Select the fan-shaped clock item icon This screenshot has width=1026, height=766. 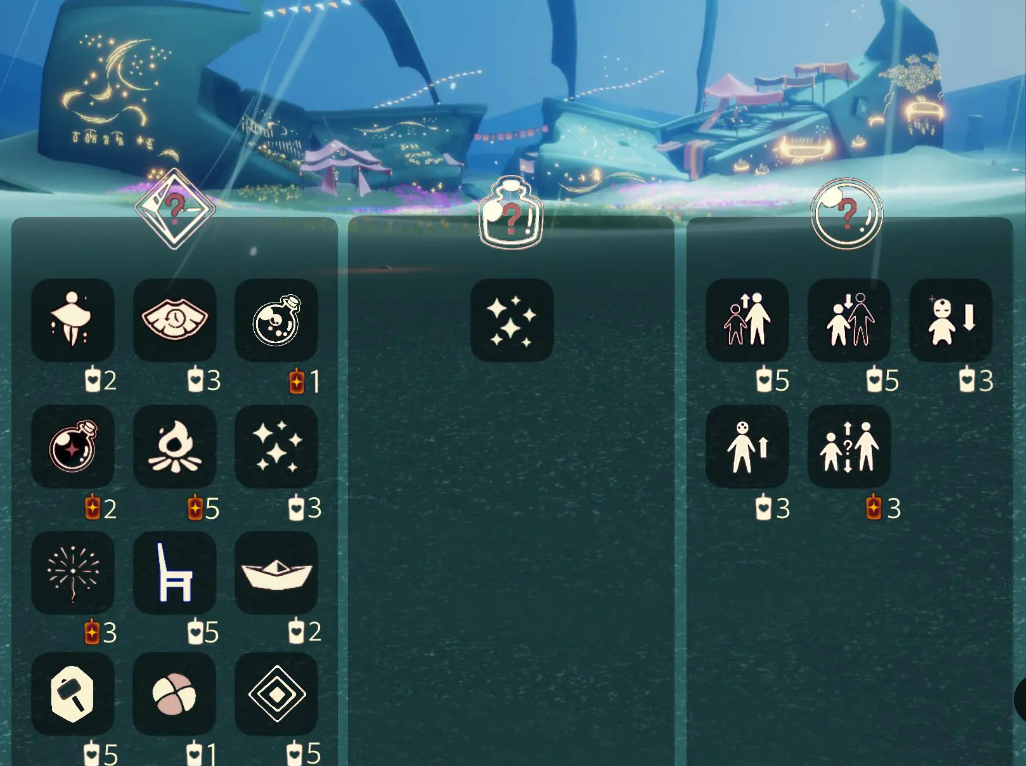click(174, 320)
